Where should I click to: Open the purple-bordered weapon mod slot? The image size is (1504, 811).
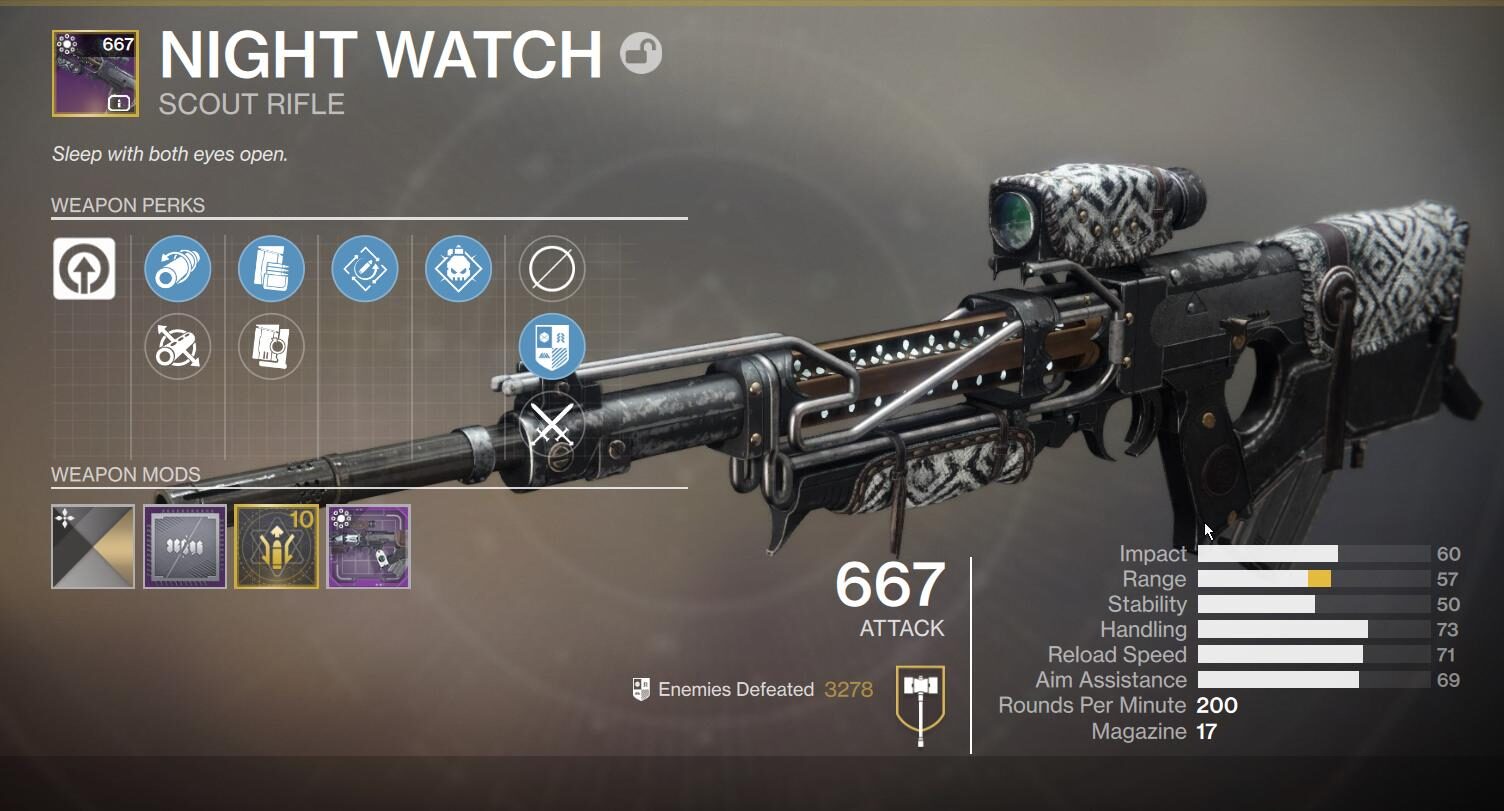click(185, 546)
